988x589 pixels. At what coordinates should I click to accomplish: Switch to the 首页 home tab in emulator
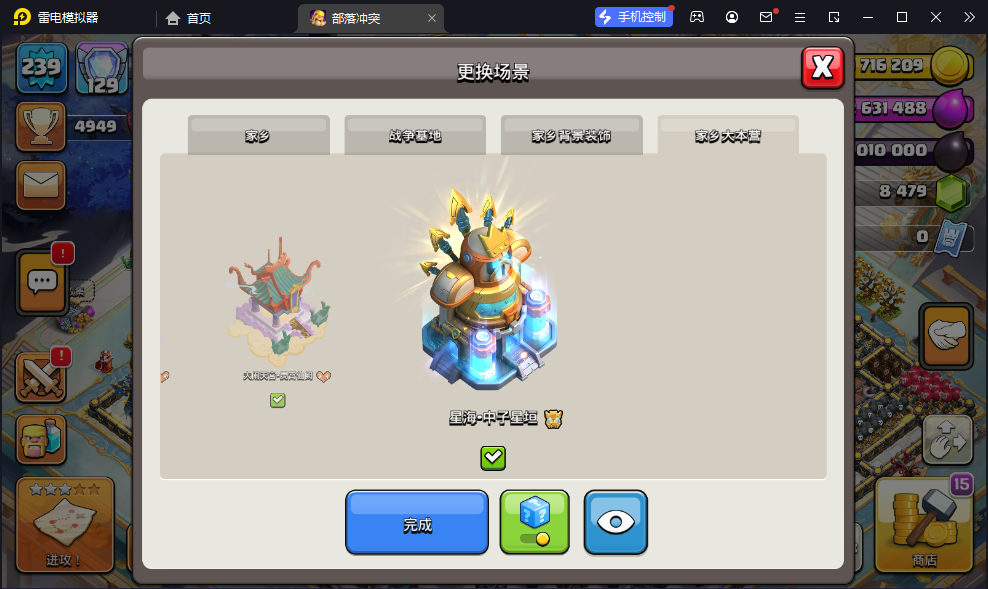tap(189, 17)
